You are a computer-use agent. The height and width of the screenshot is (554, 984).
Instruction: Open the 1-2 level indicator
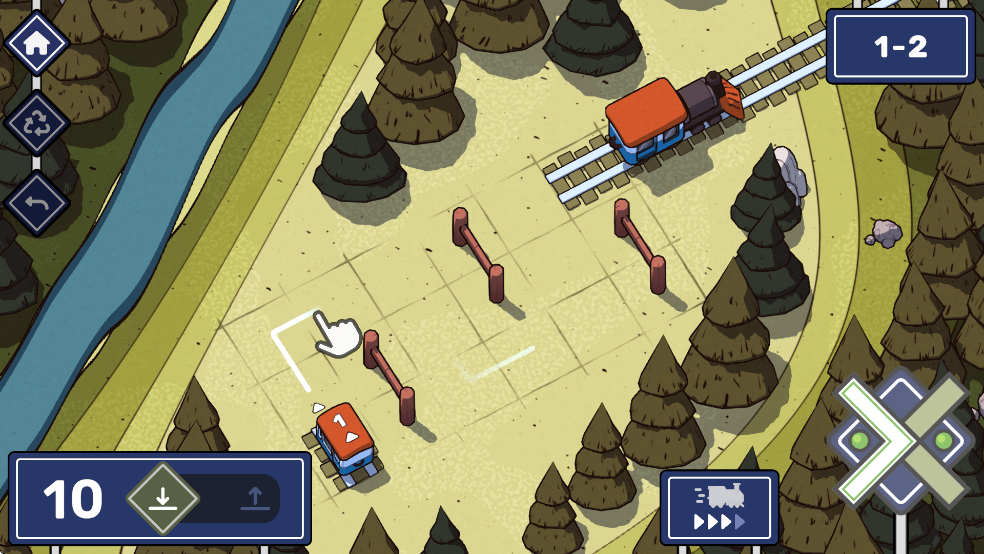[900, 47]
